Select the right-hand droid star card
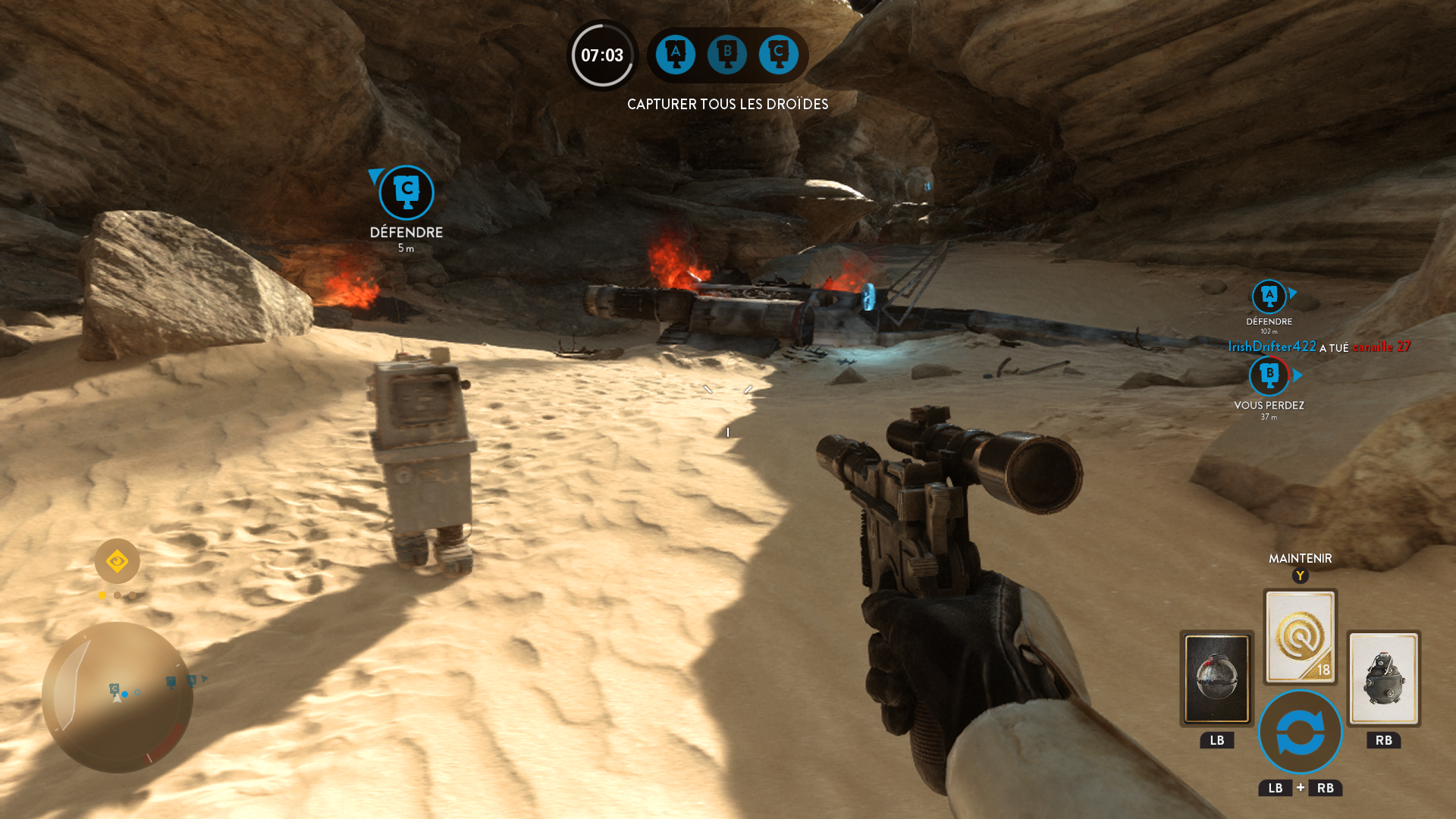 [1383, 678]
